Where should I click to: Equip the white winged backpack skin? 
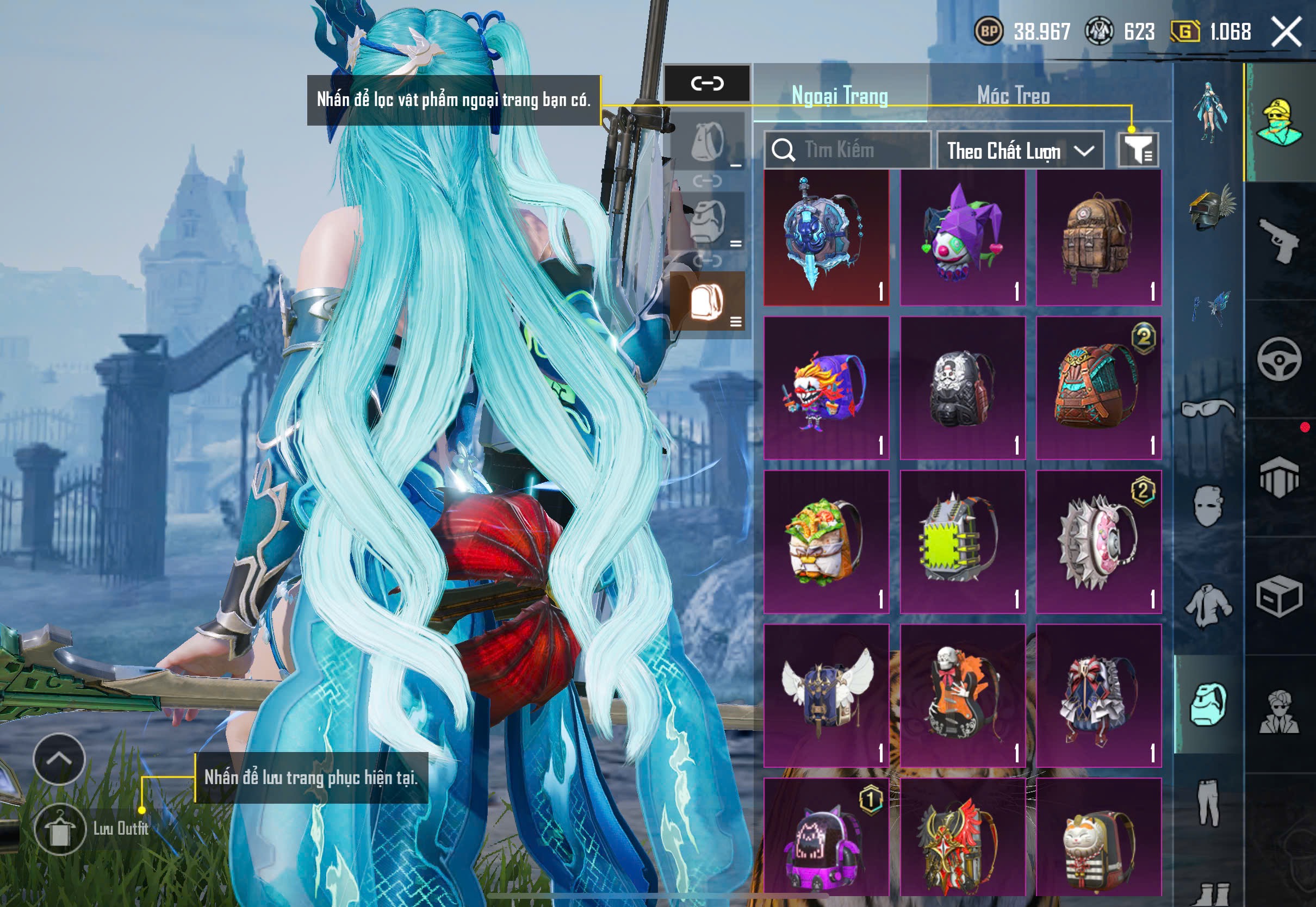(825, 695)
